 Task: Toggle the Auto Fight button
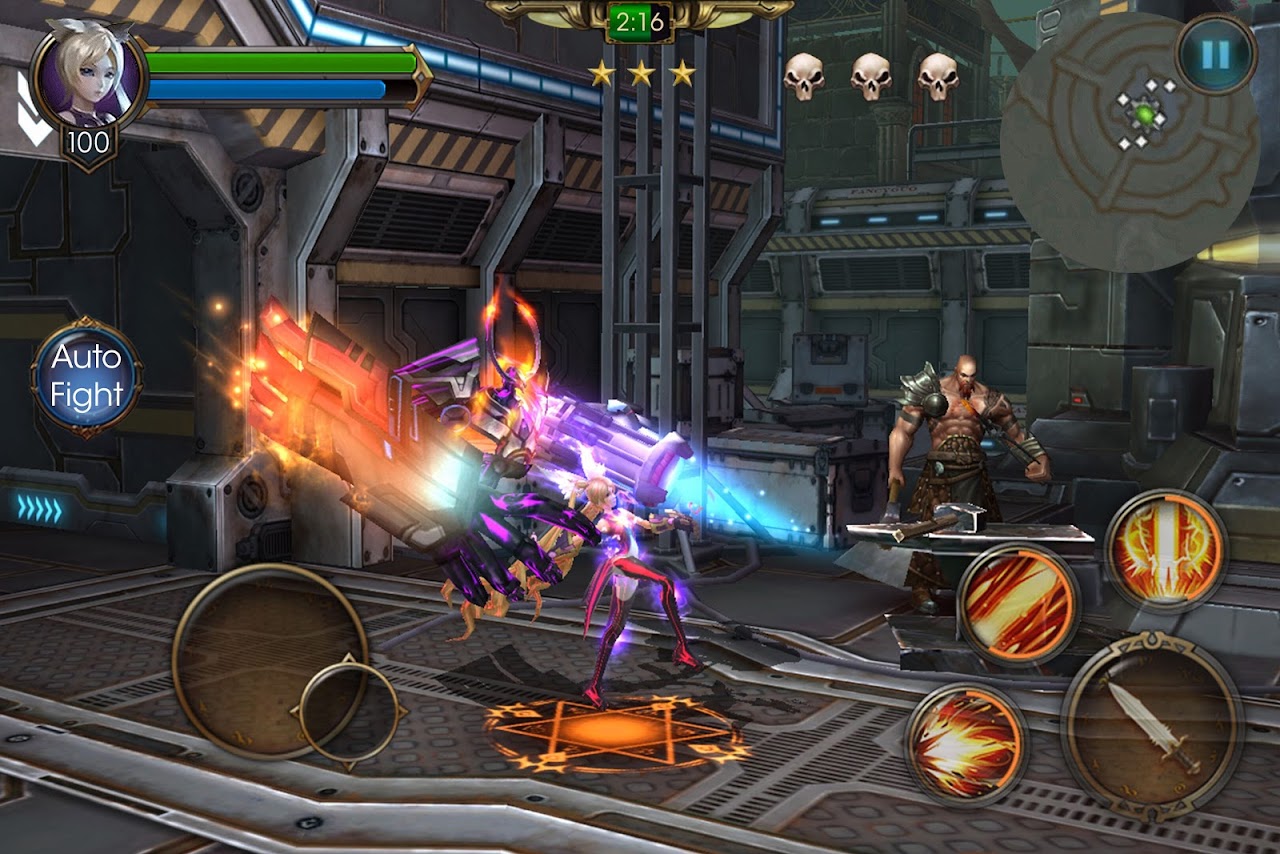(x=86, y=377)
